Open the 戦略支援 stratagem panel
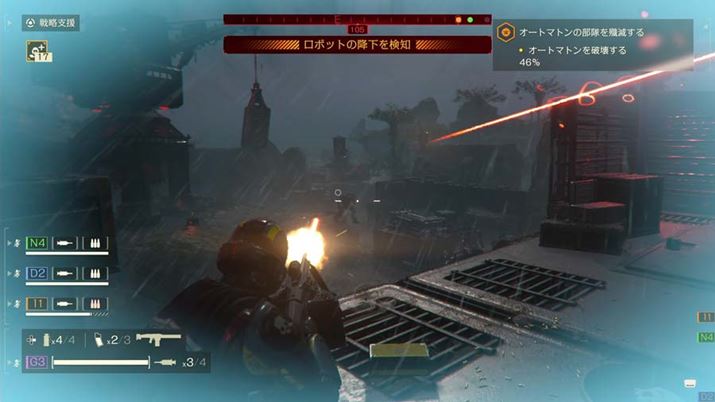 tap(50, 23)
